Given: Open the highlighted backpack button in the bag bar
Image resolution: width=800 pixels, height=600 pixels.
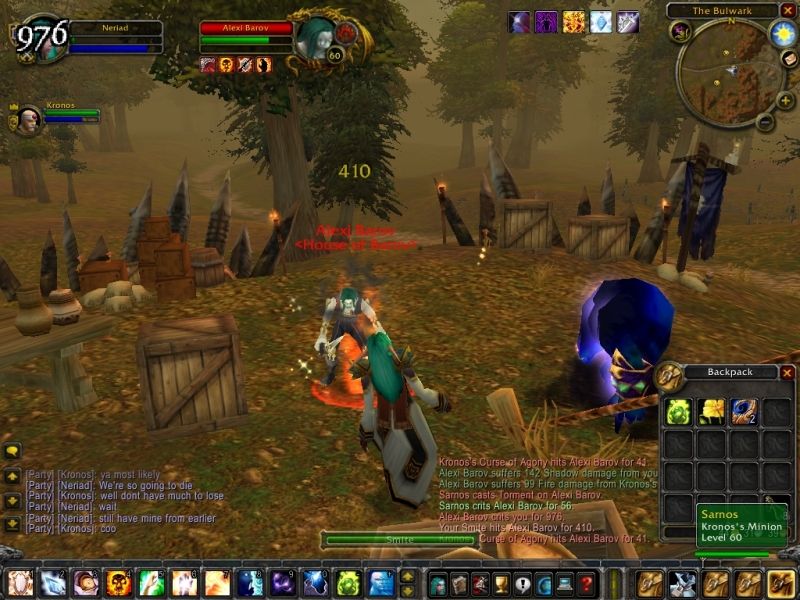Looking at the screenshot, I should [x=780, y=583].
